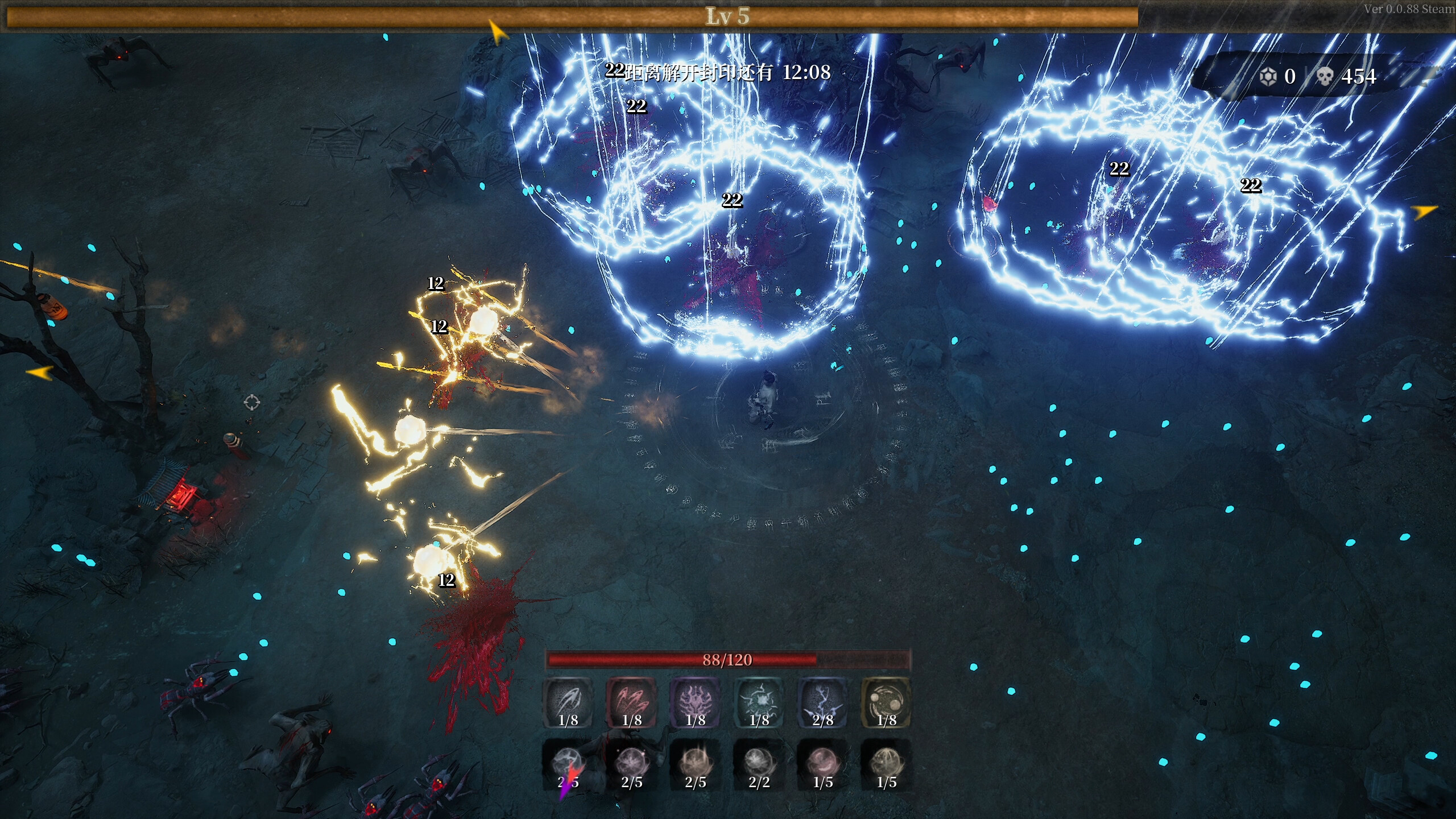This screenshot has width=1456, height=819.
Task: Choose the grey orb passive at 2/2
Action: [759, 762]
